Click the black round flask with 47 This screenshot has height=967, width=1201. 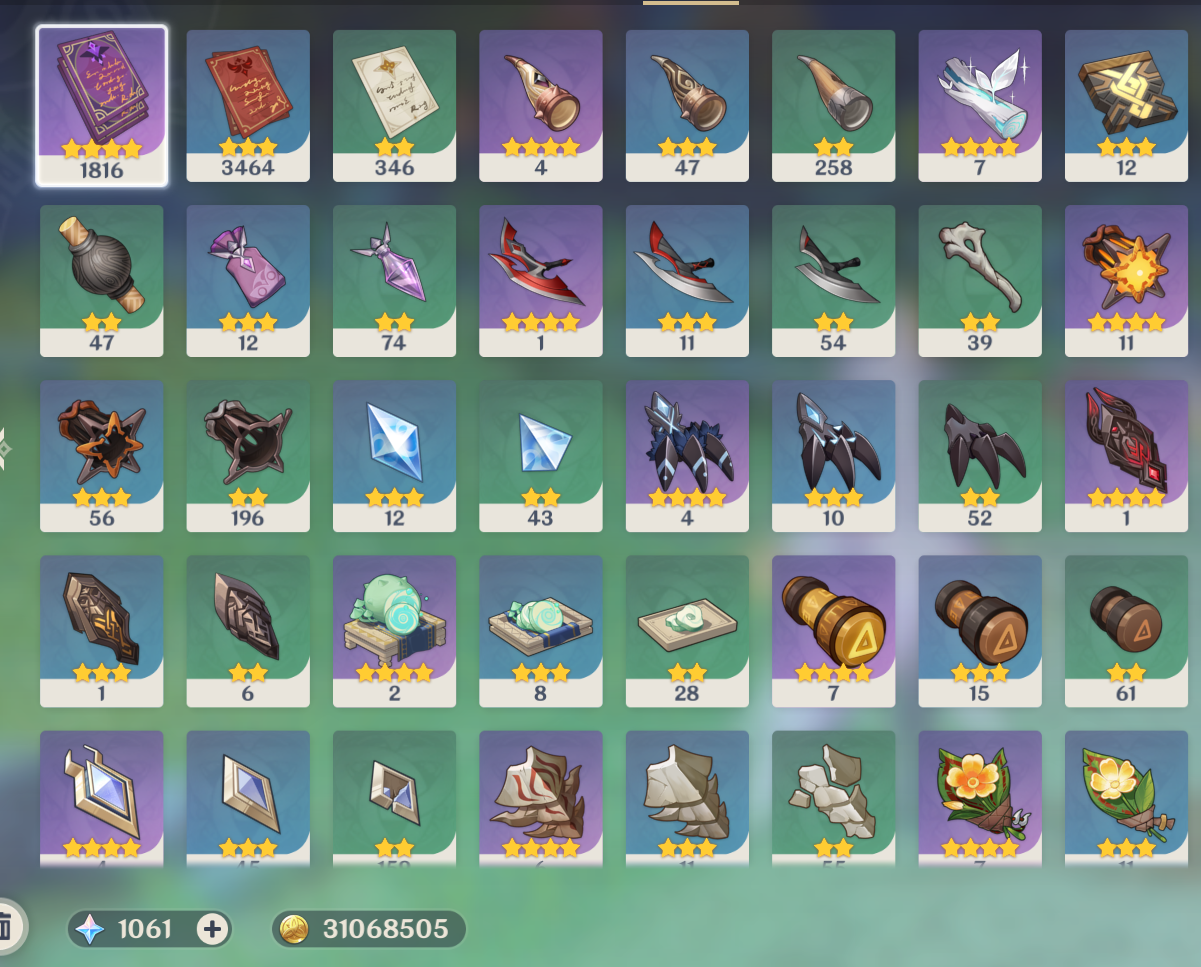tap(101, 280)
